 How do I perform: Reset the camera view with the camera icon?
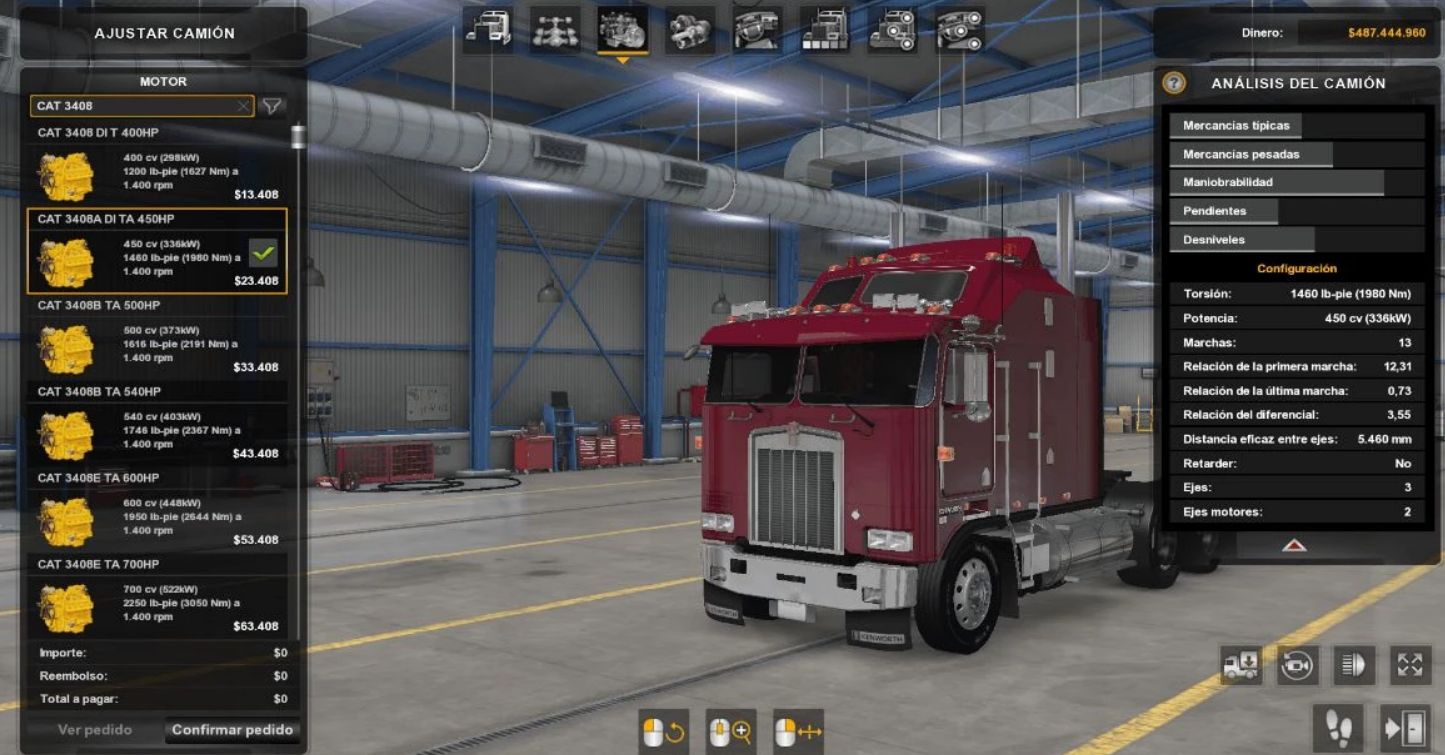point(1297,665)
